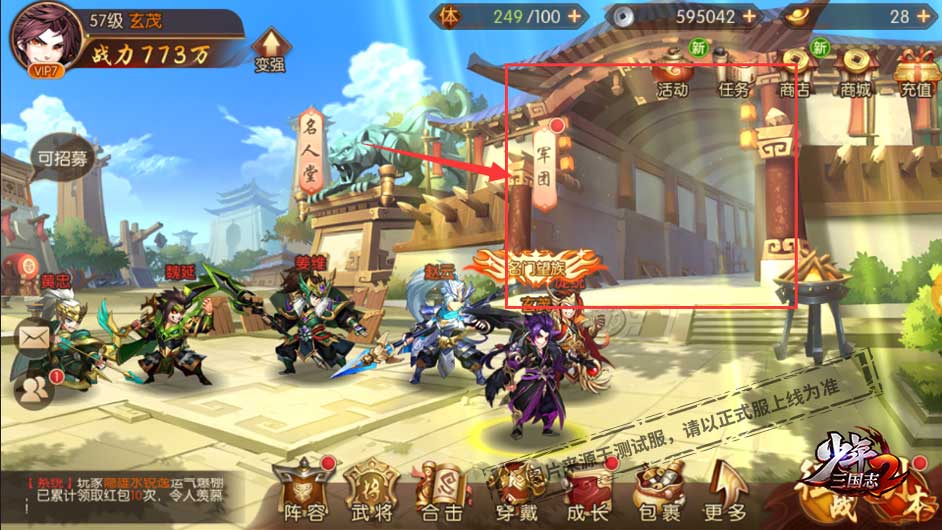The height and width of the screenshot is (530, 942).
Task: Add silver coins with the plus button
Action: [x=748, y=17]
